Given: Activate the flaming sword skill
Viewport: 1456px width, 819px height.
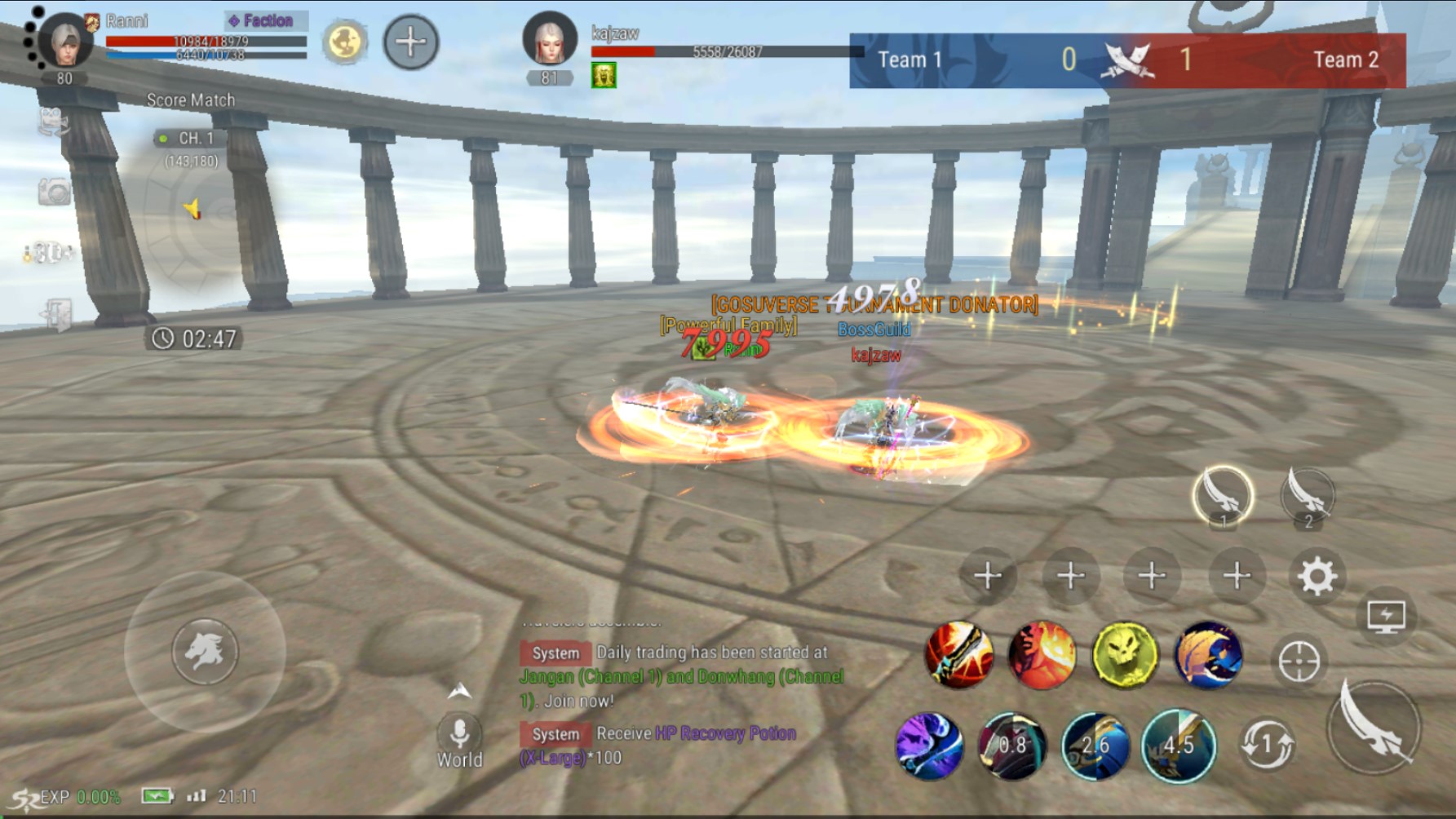Looking at the screenshot, I should tap(958, 655).
